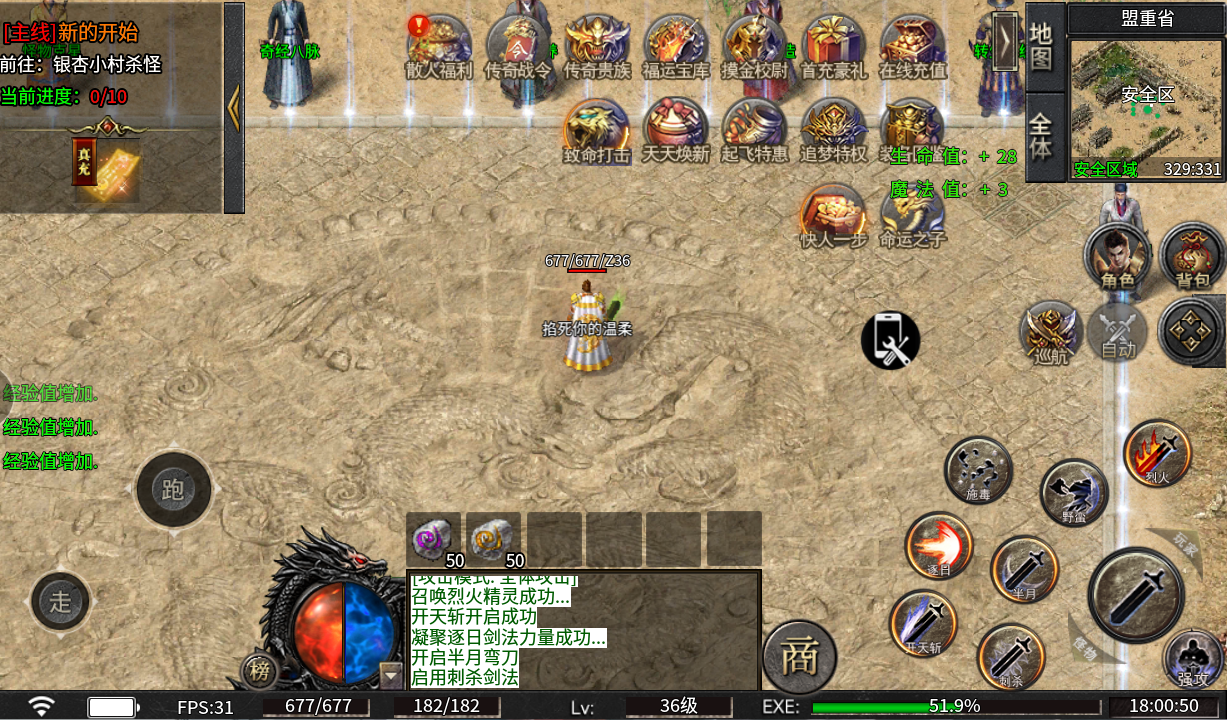This screenshot has height=720, width=1227.
Task: Use the 施毒 poison skill
Action: [x=978, y=469]
